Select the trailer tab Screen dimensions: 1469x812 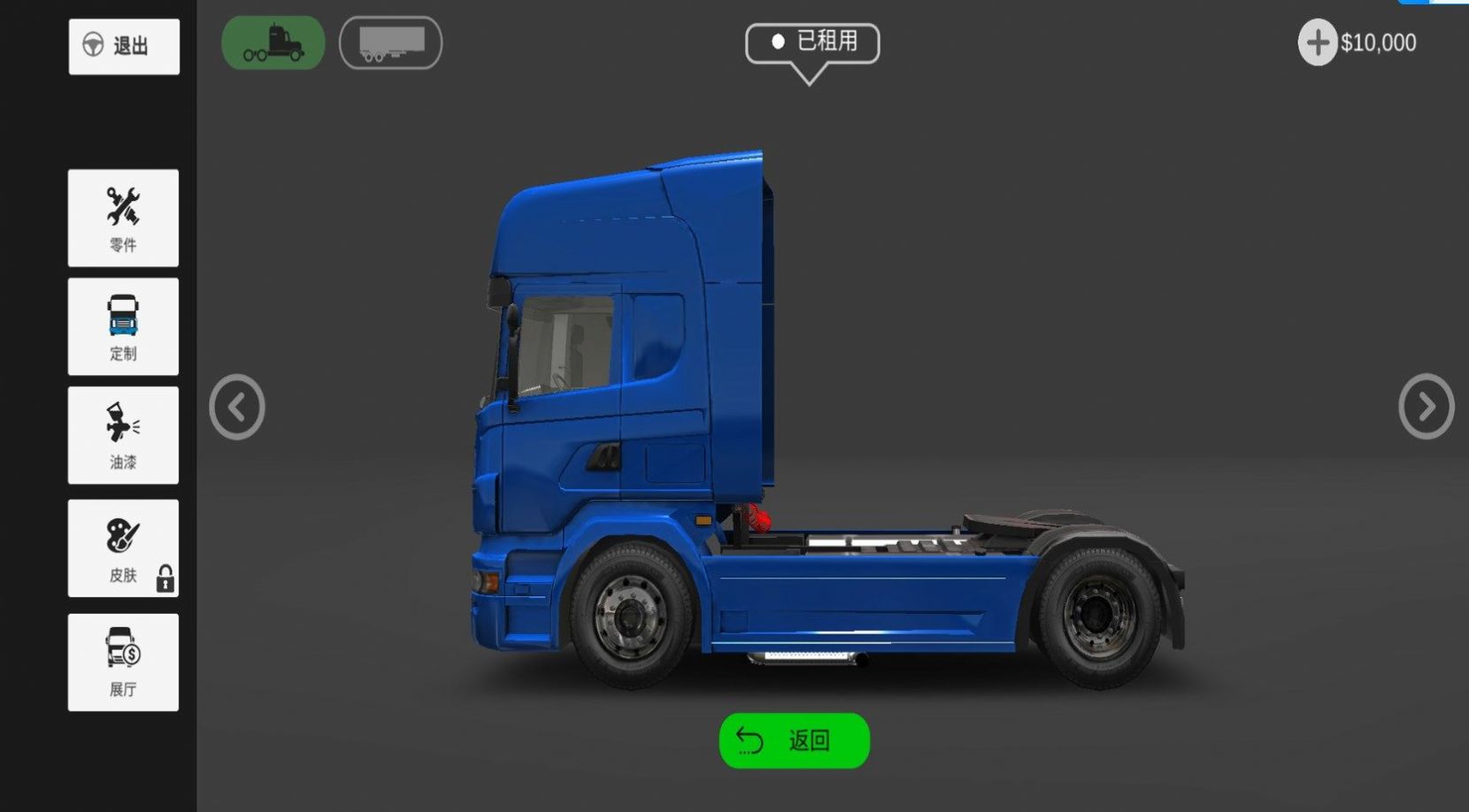(390, 42)
